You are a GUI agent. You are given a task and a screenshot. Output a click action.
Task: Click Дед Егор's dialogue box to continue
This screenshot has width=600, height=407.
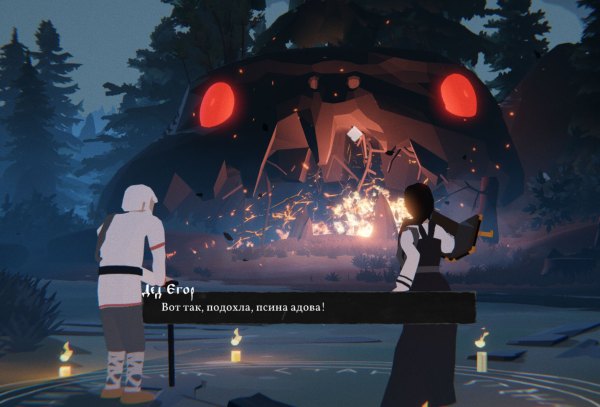coord(308,309)
